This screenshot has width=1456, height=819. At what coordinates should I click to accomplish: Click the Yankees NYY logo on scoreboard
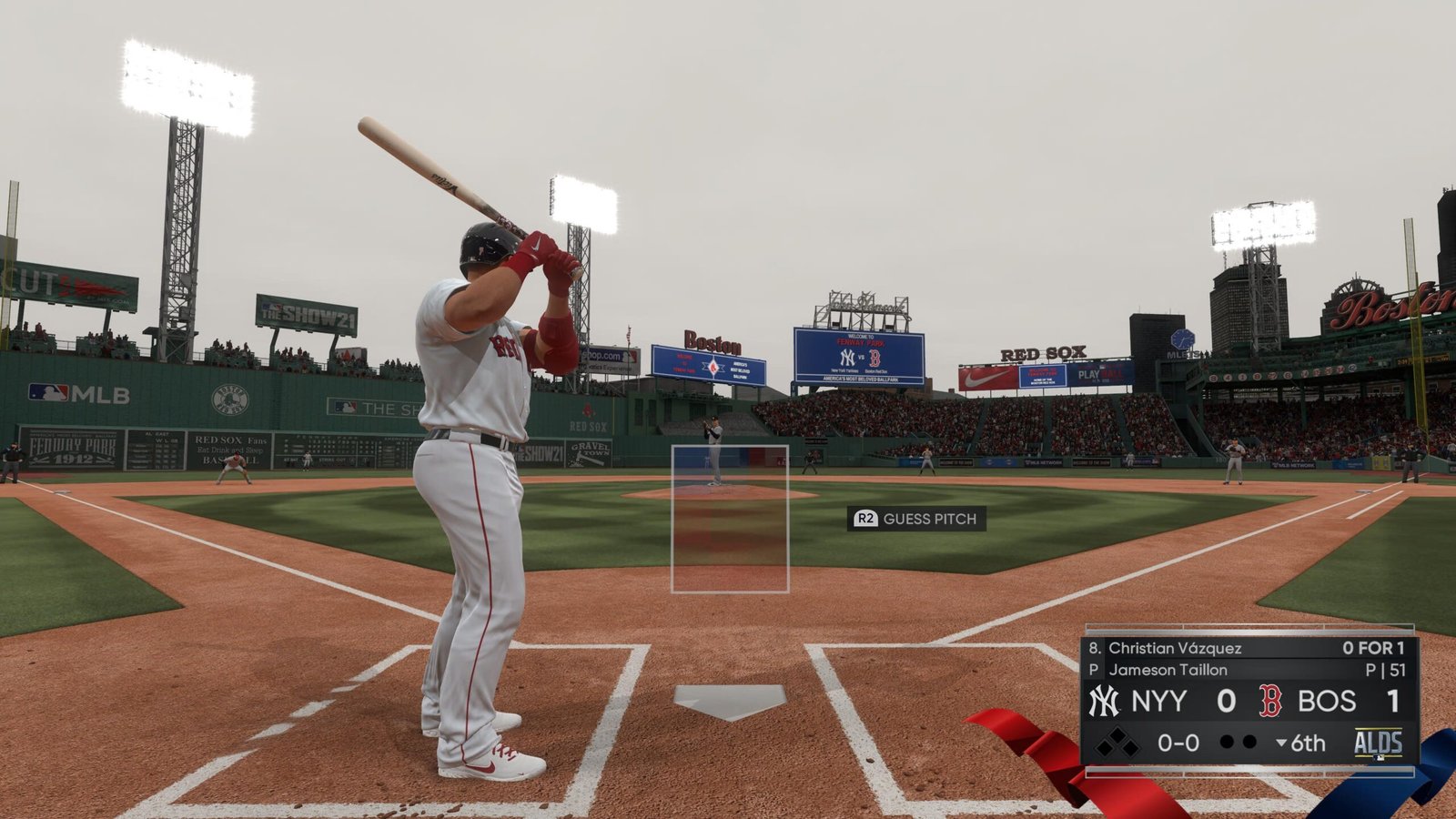click(x=1103, y=701)
